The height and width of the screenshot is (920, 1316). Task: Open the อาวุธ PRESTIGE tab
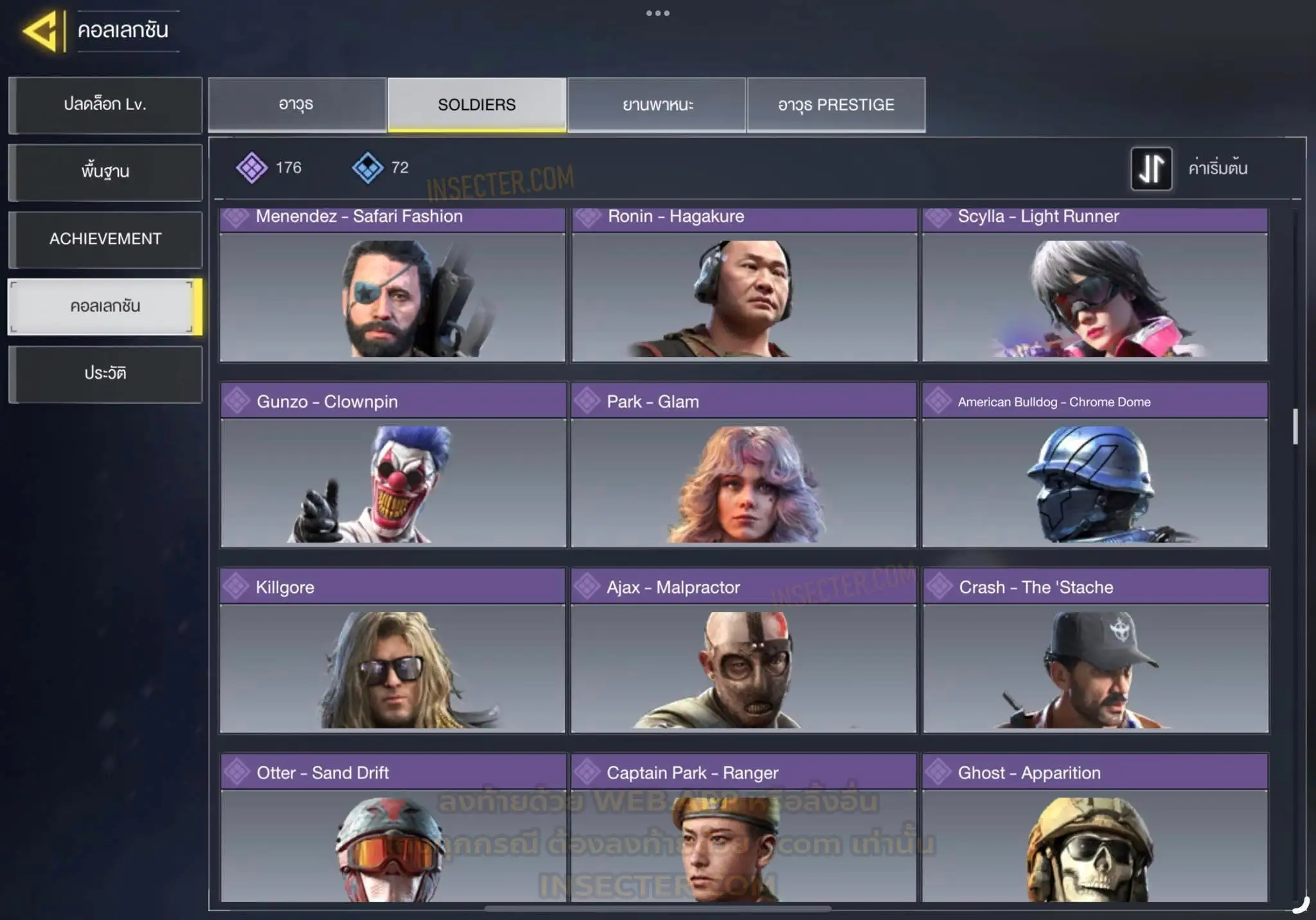point(836,105)
